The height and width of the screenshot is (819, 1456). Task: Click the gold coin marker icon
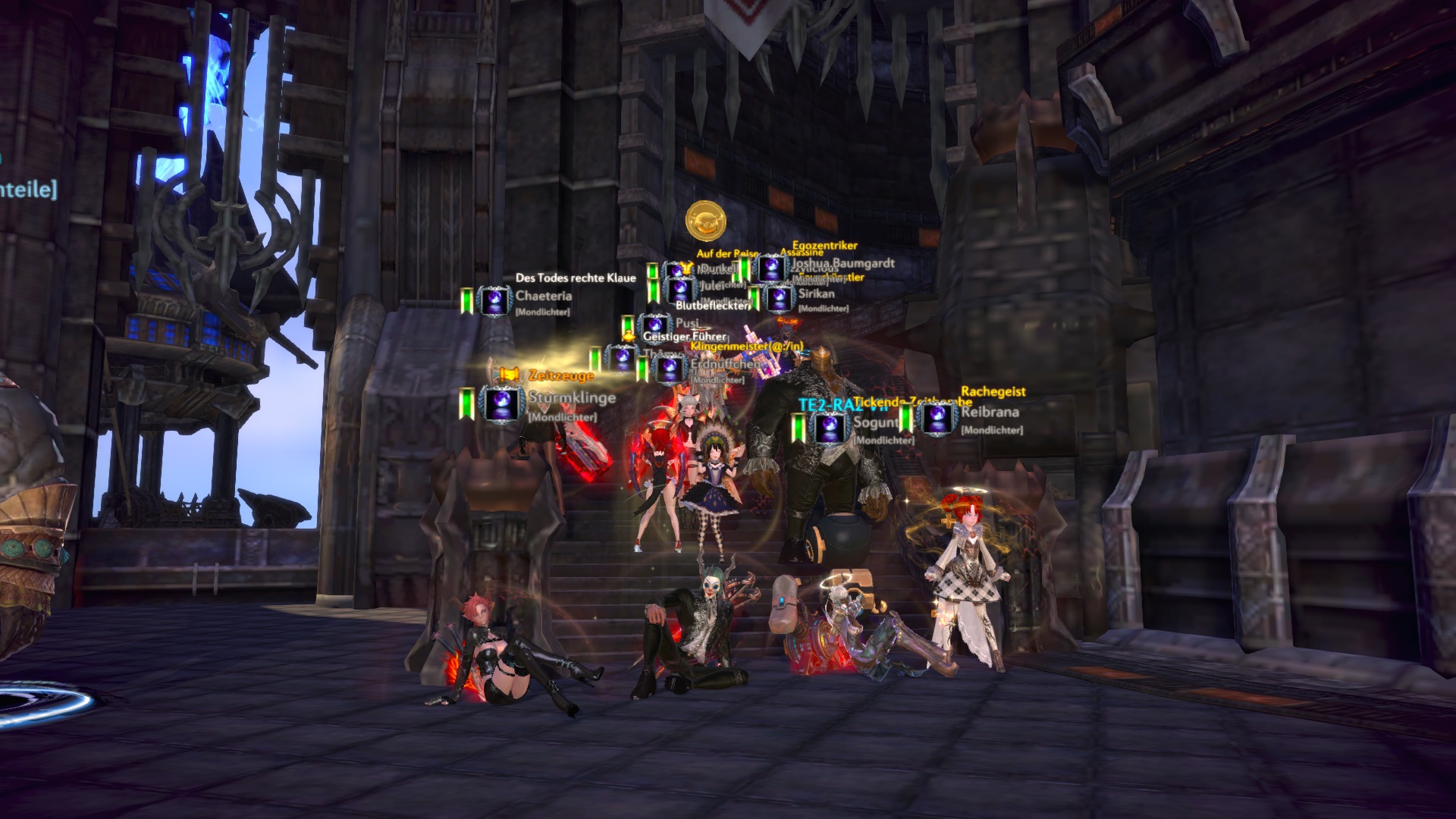[706, 221]
